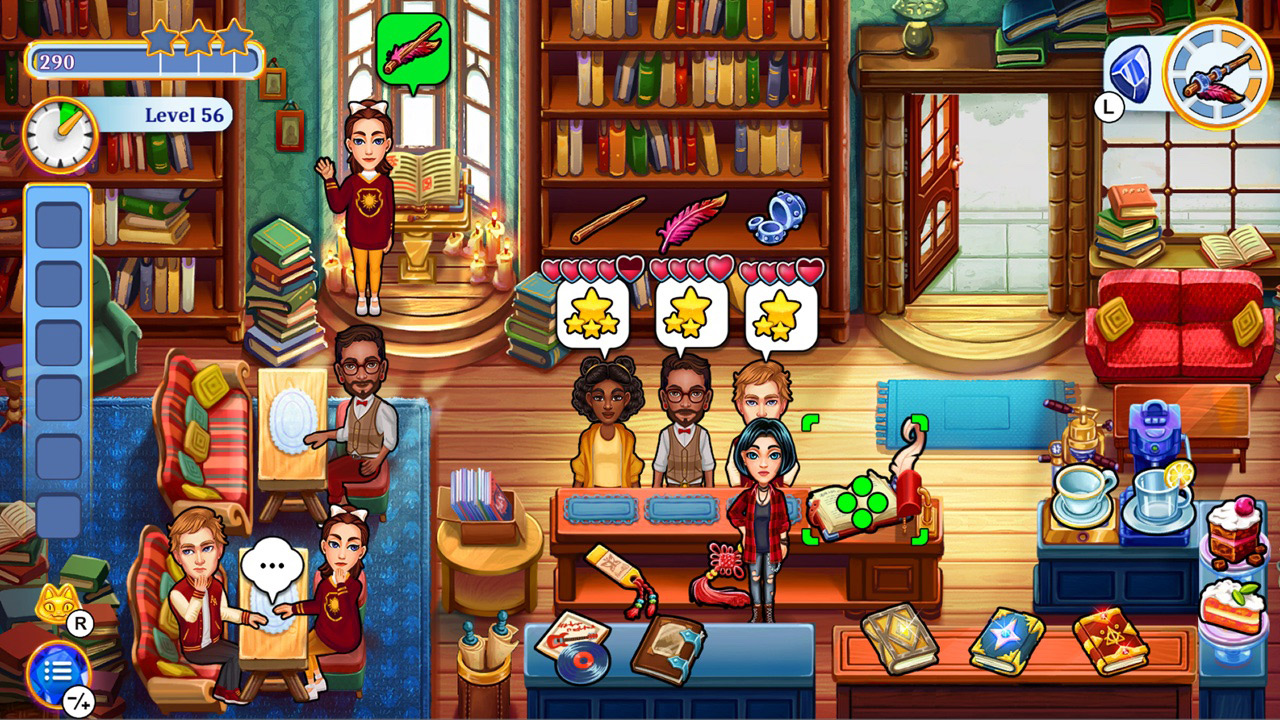This screenshot has width=1280, height=720.
Task: Click the feathered wand cooldown dial
Action: point(1213,74)
